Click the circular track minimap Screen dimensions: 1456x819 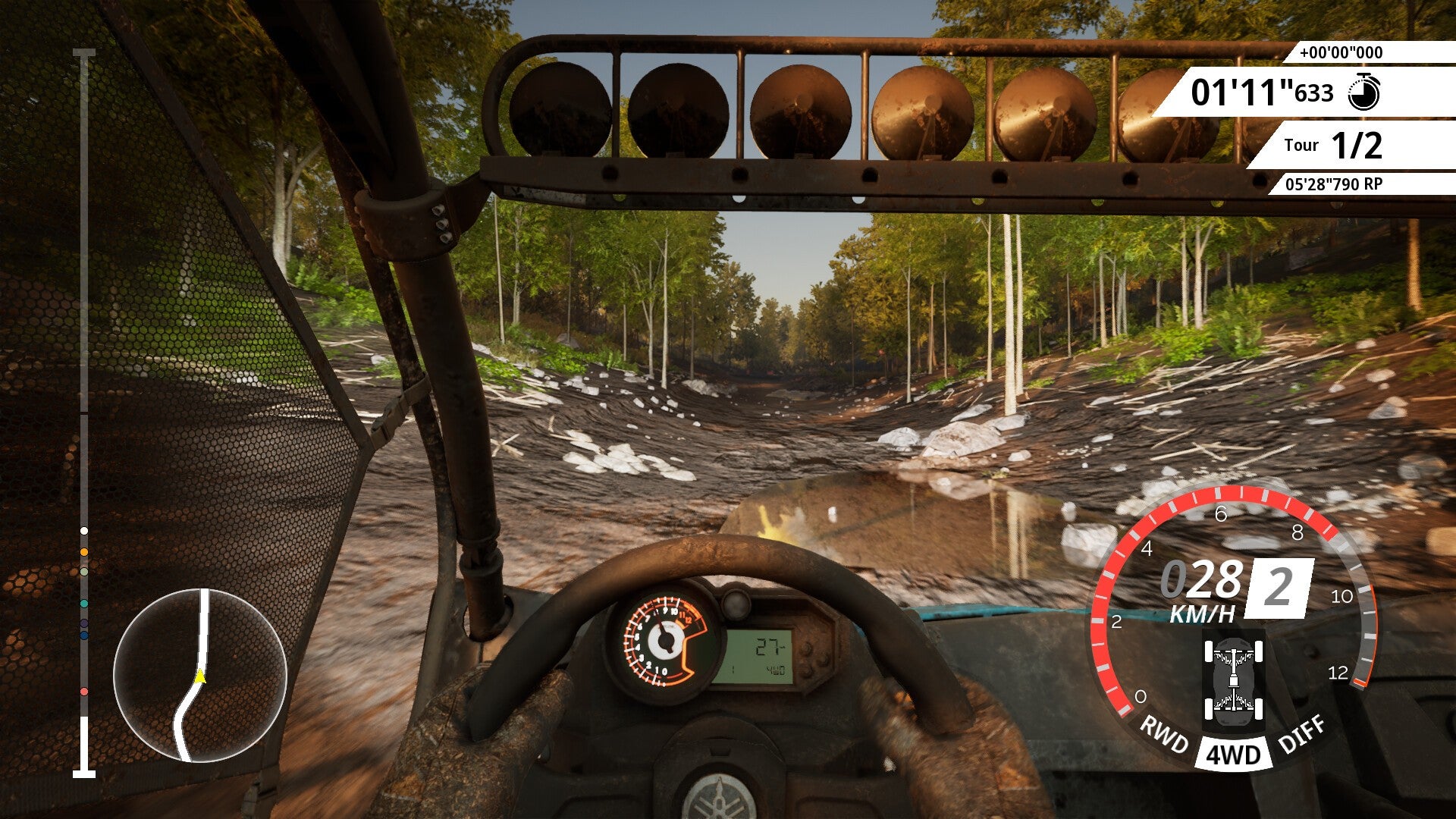coord(200,675)
